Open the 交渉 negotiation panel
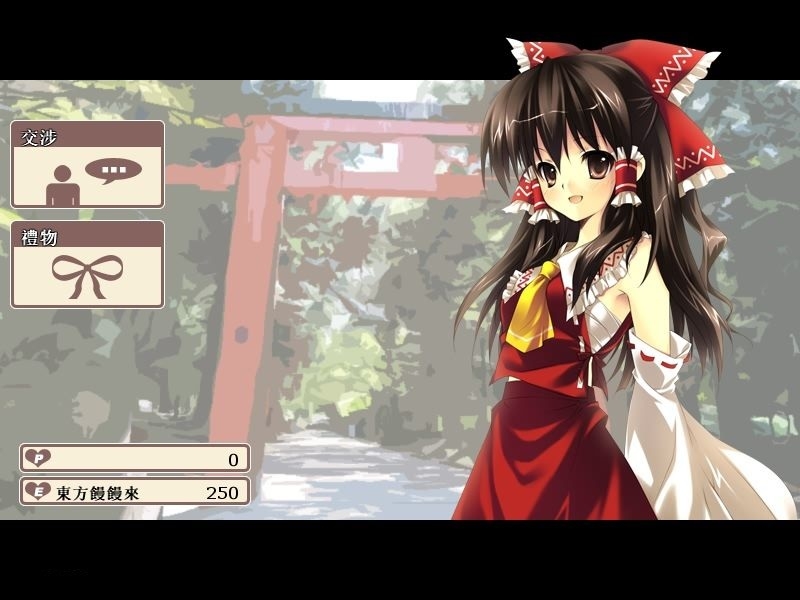This screenshot has height=600, width=800. pyautogui.click(x=87, y=165)
